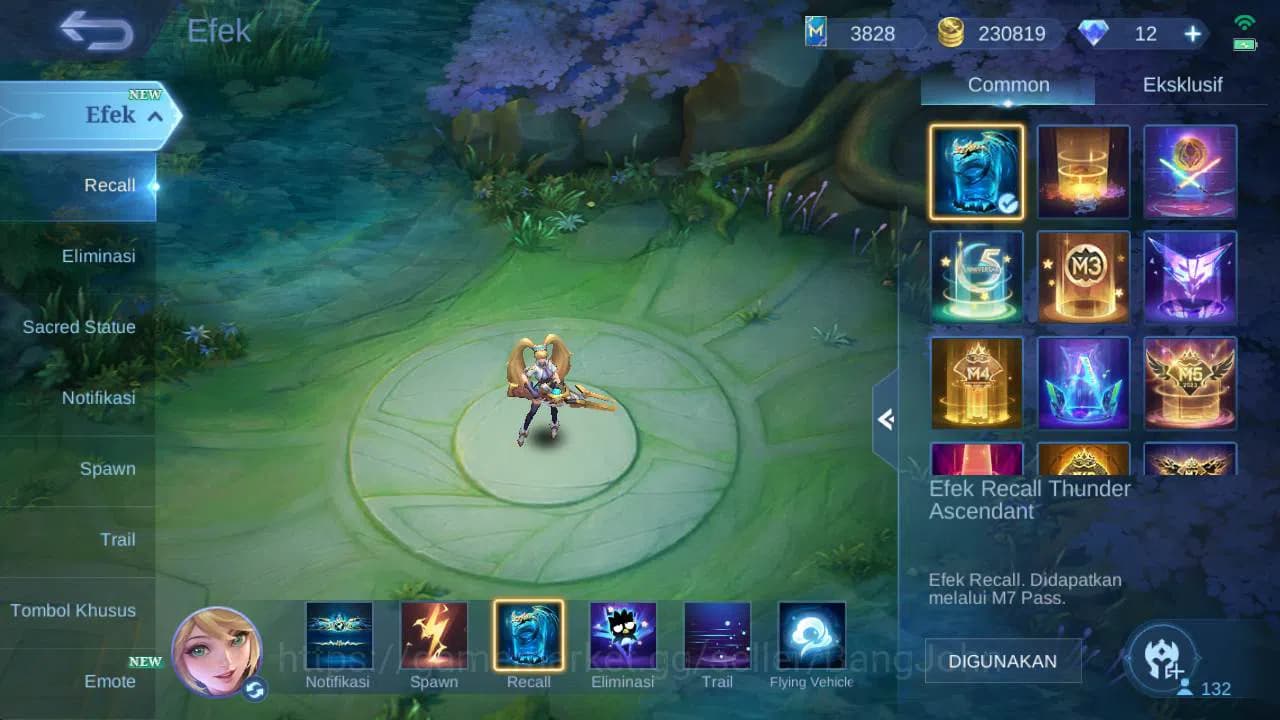
Task: Switch to the Eksklusif tab
Action: point(1184,84)
